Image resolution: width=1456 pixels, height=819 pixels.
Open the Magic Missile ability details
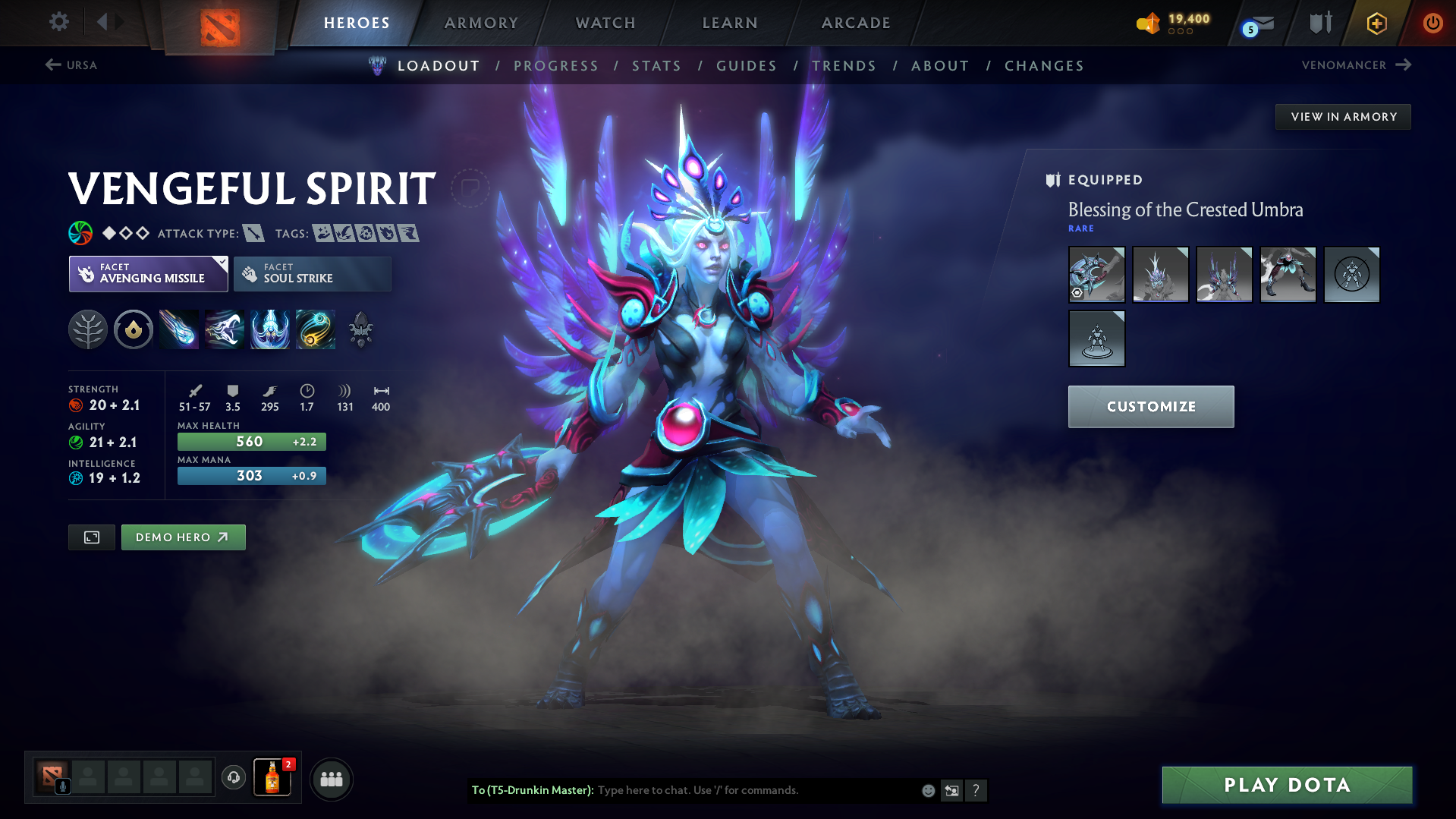tap(178, 329)
